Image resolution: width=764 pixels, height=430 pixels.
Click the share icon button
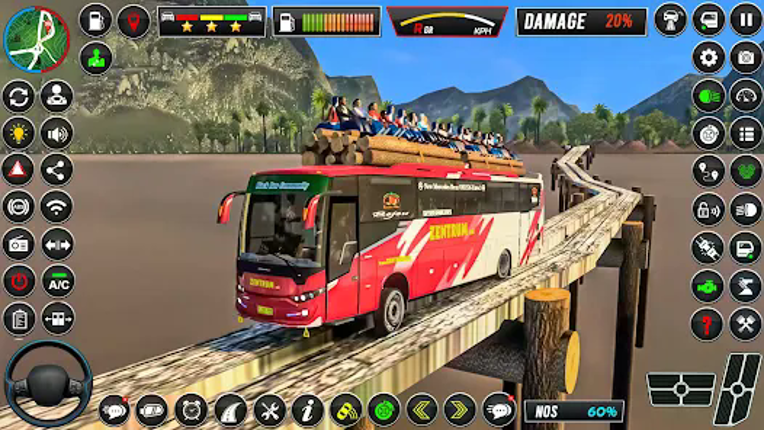click(56, 170)
